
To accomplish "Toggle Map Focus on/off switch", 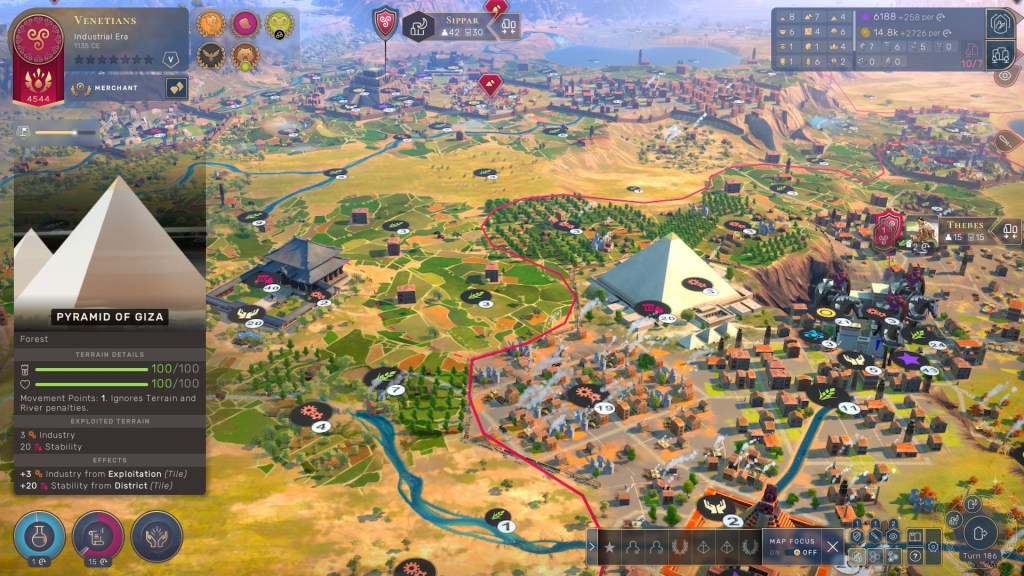I will (797, 552).
